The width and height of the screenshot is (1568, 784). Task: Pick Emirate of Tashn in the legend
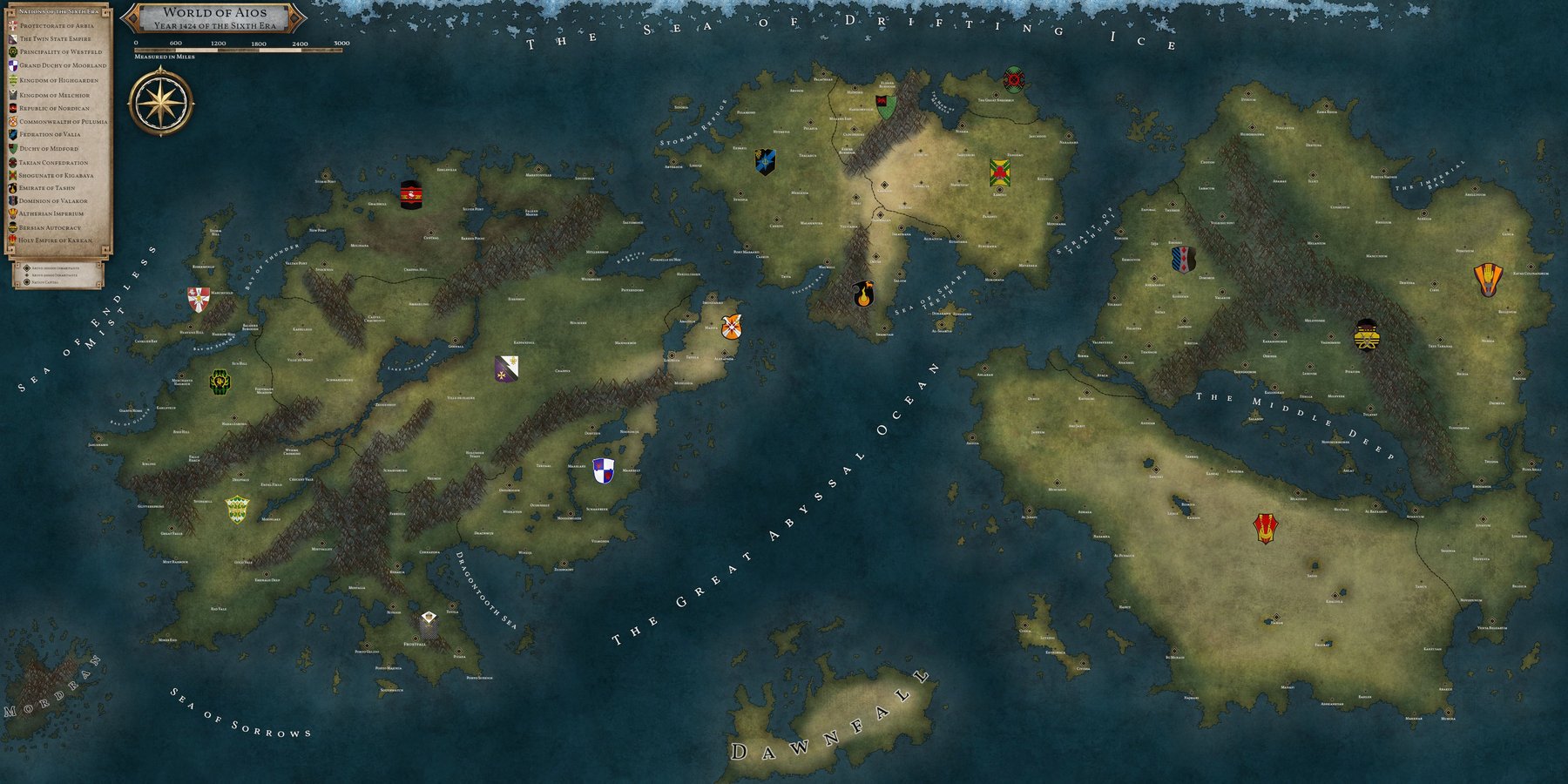point(47,188)
